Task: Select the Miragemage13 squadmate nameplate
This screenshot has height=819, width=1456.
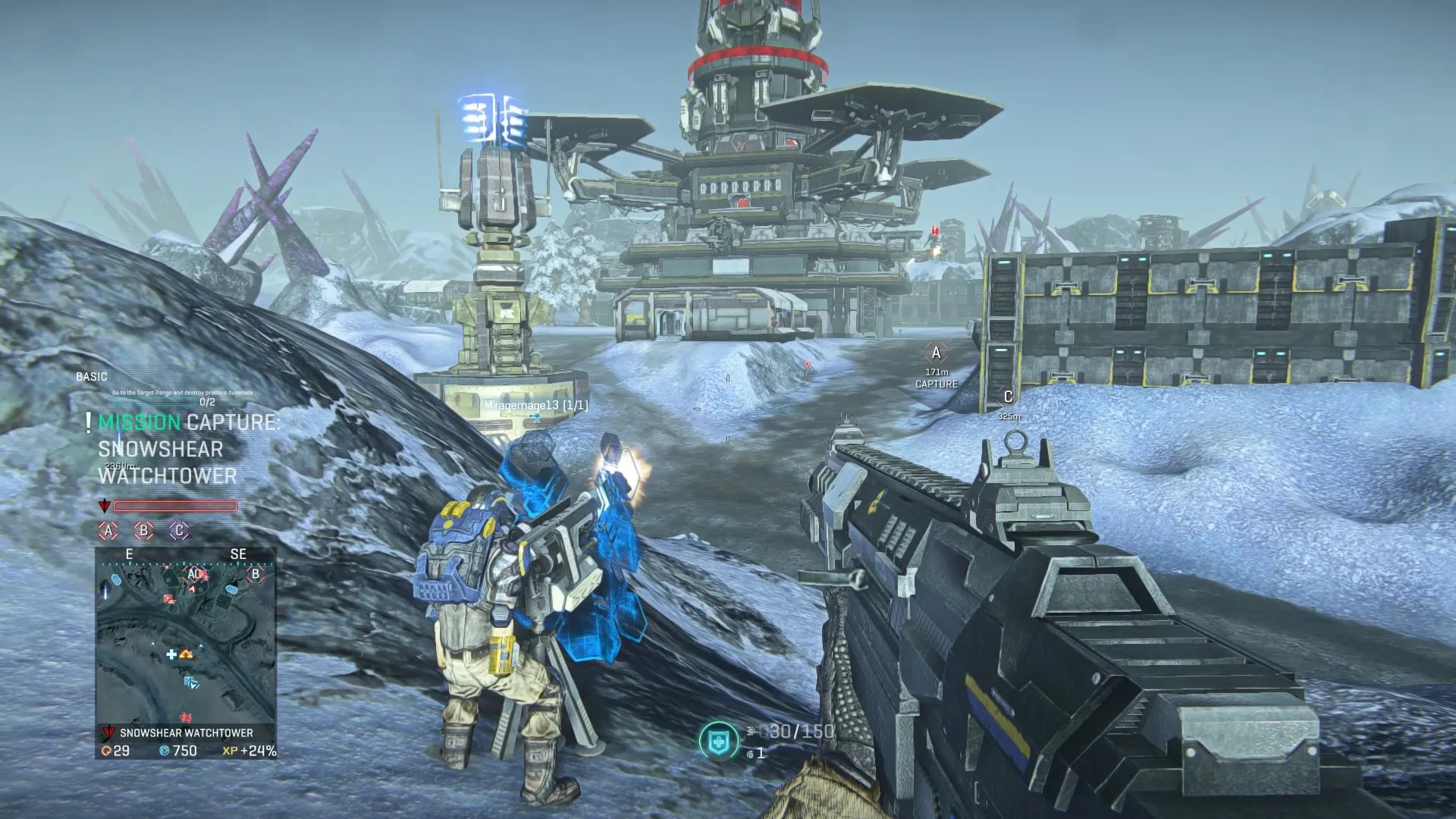Action: [535, 406]
